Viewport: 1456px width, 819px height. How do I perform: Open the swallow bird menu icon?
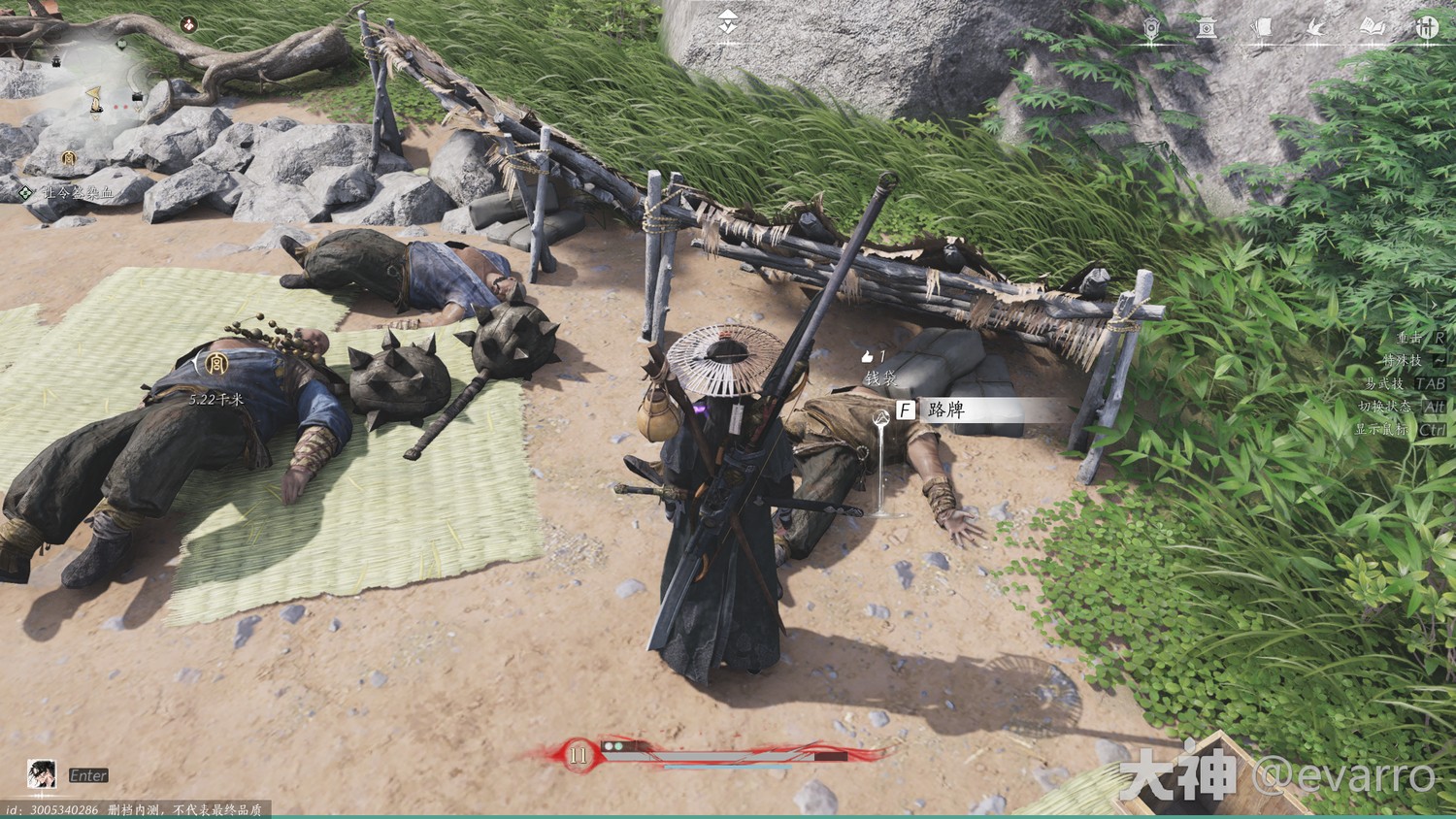[x=1317, y=28]
